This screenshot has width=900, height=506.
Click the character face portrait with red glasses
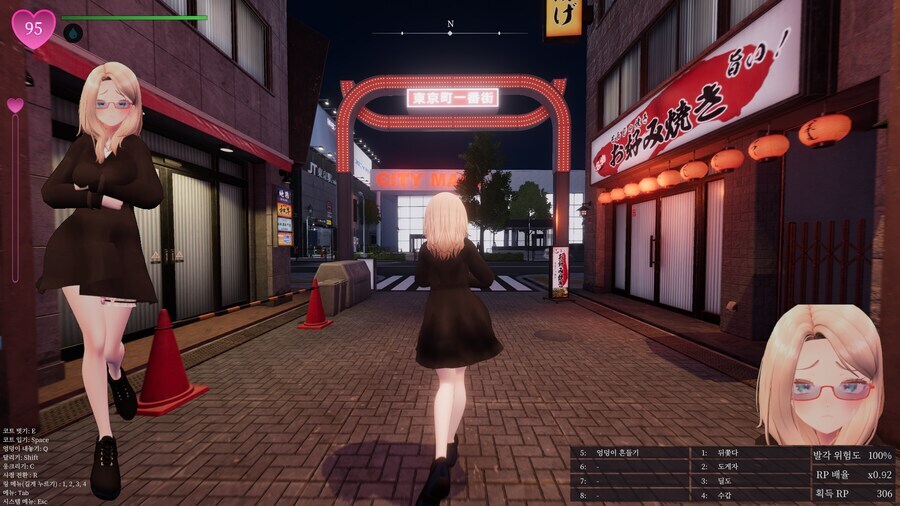(x=821, y=375)
